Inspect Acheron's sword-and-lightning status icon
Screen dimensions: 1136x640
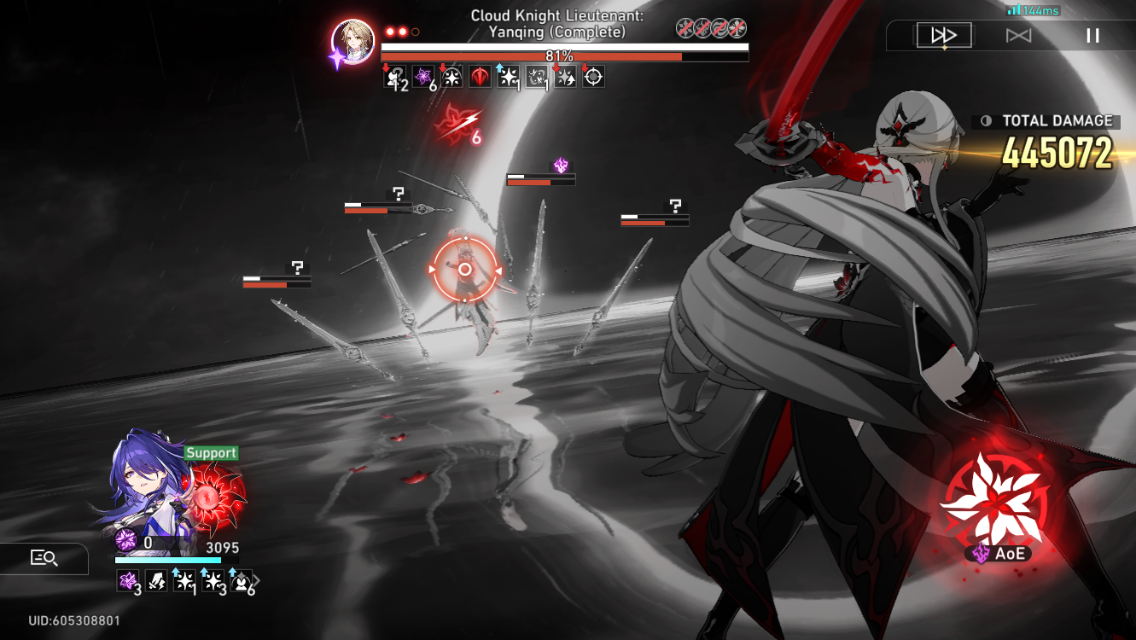pos(157,580)
